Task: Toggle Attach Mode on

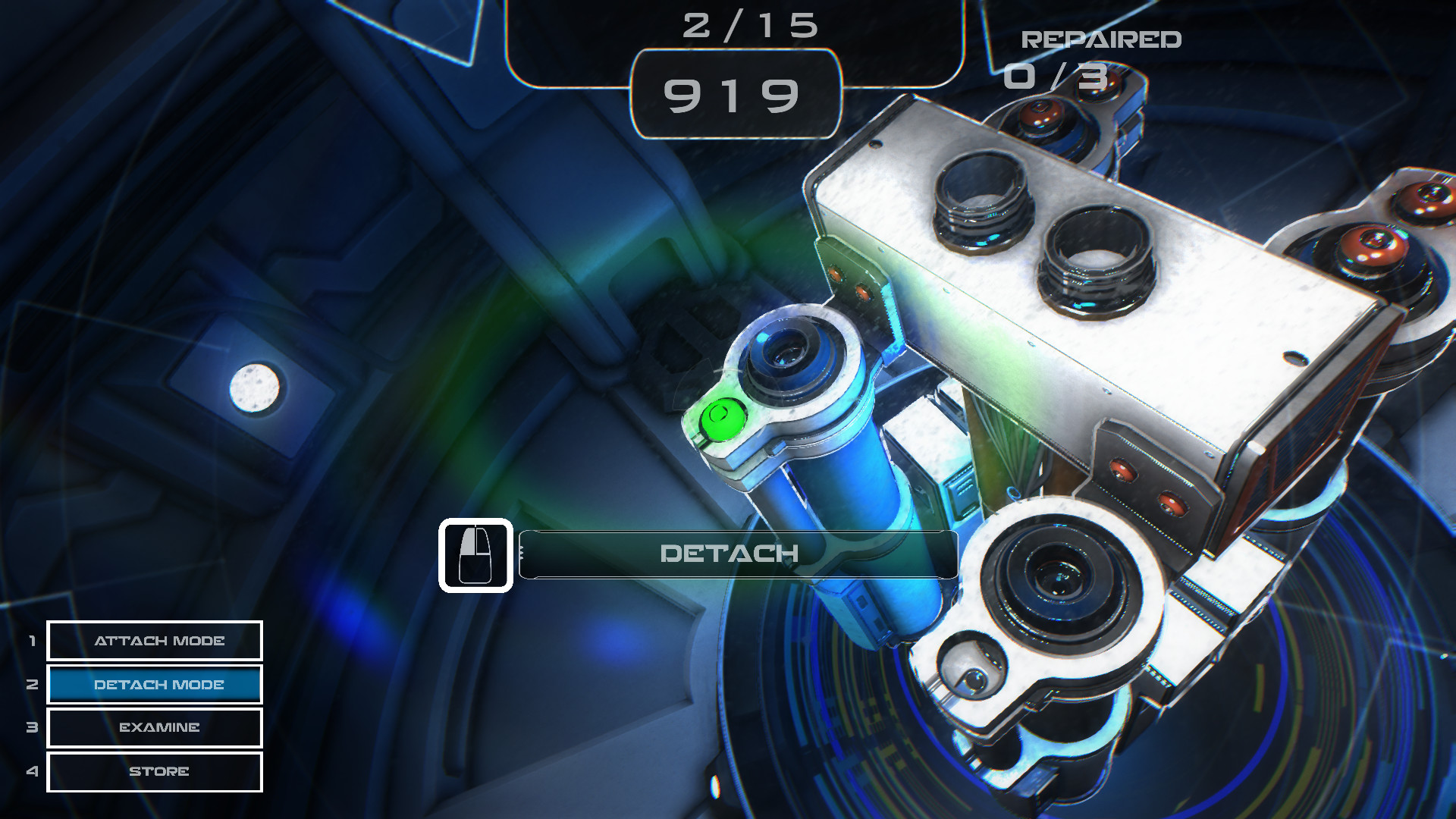Action: click(x=154, y=641)
